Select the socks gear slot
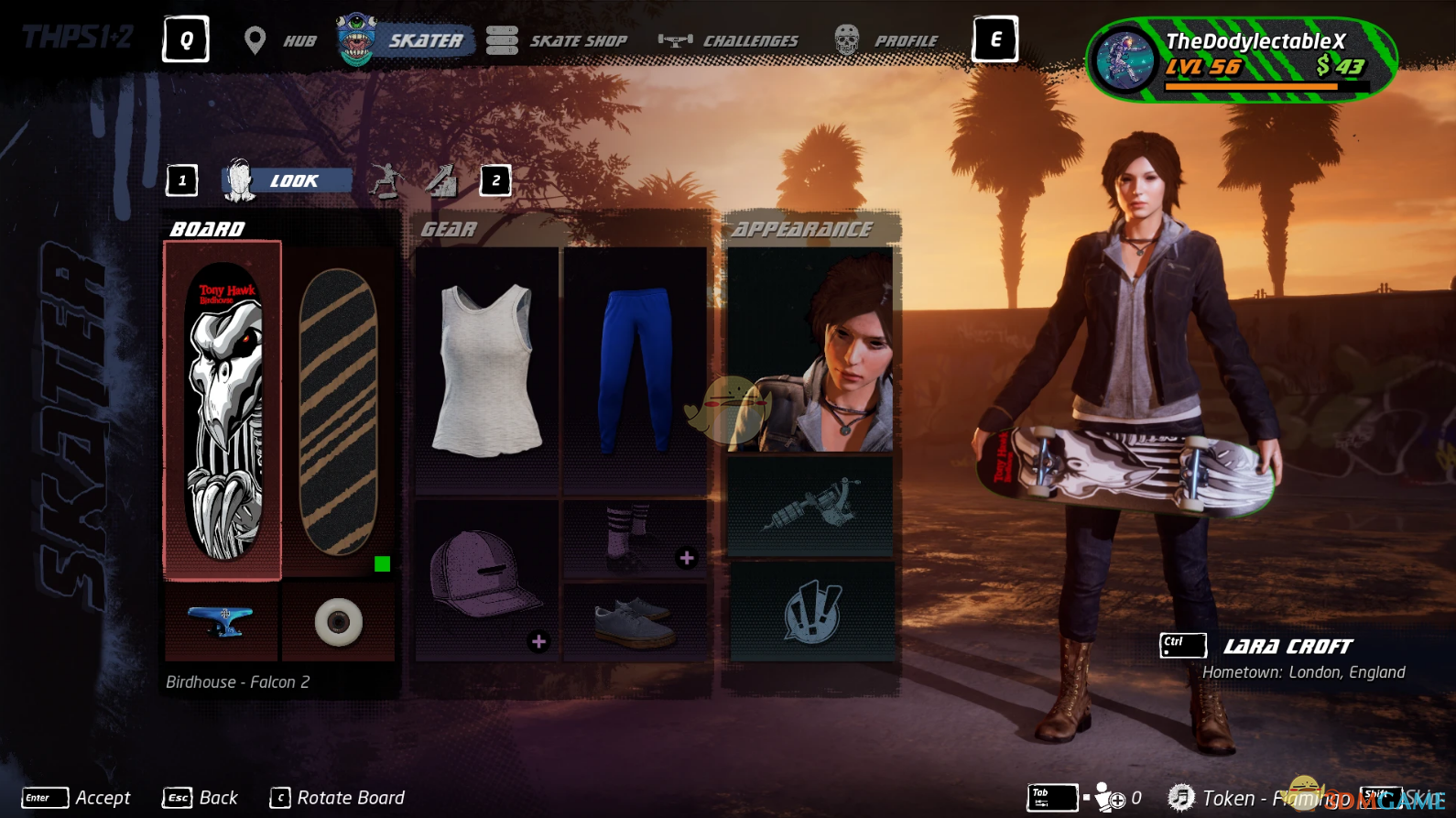Viewport: 1456px width, 818px height. [x=635, y=539]
